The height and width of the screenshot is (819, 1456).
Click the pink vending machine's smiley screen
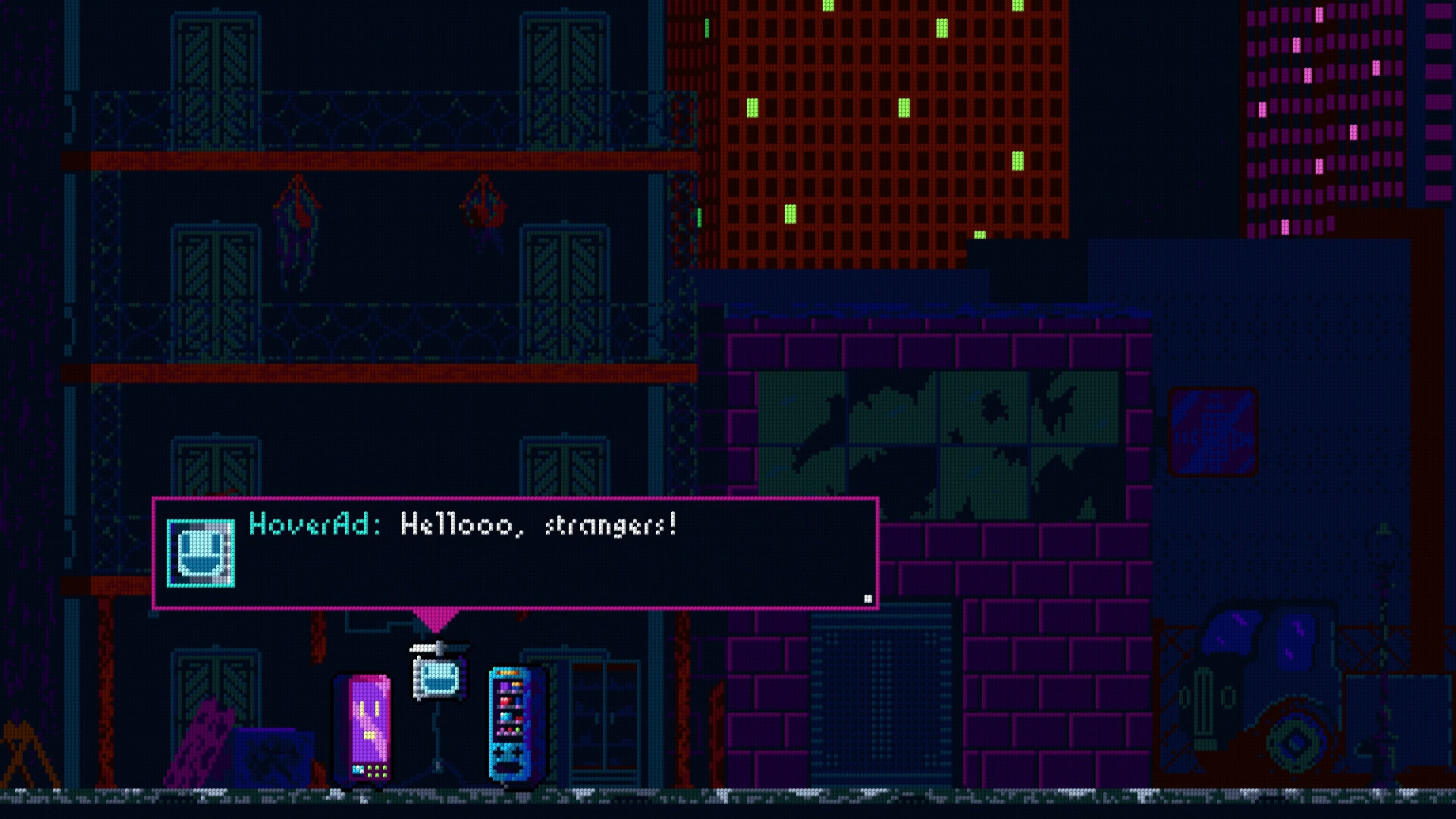pyautogui.click(x=369, y=720)
